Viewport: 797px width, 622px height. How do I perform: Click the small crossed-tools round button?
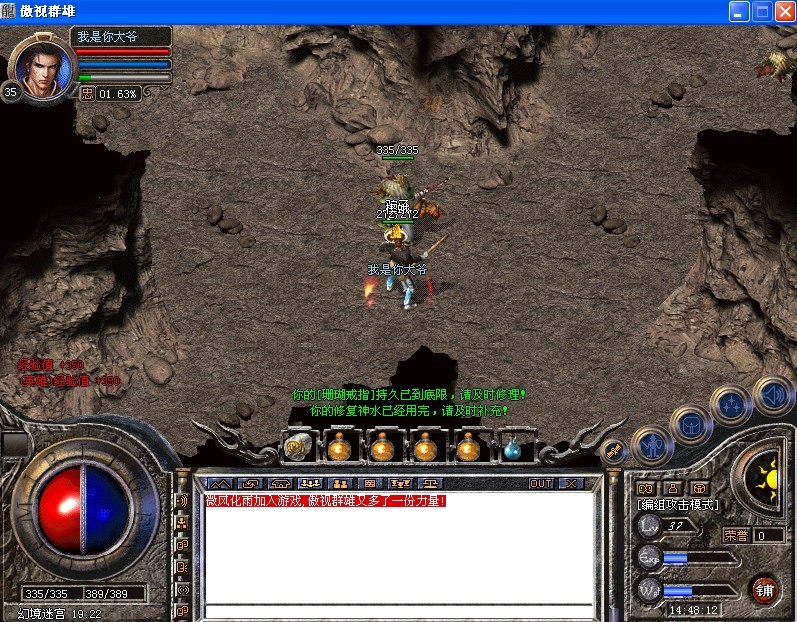[613, 449]
